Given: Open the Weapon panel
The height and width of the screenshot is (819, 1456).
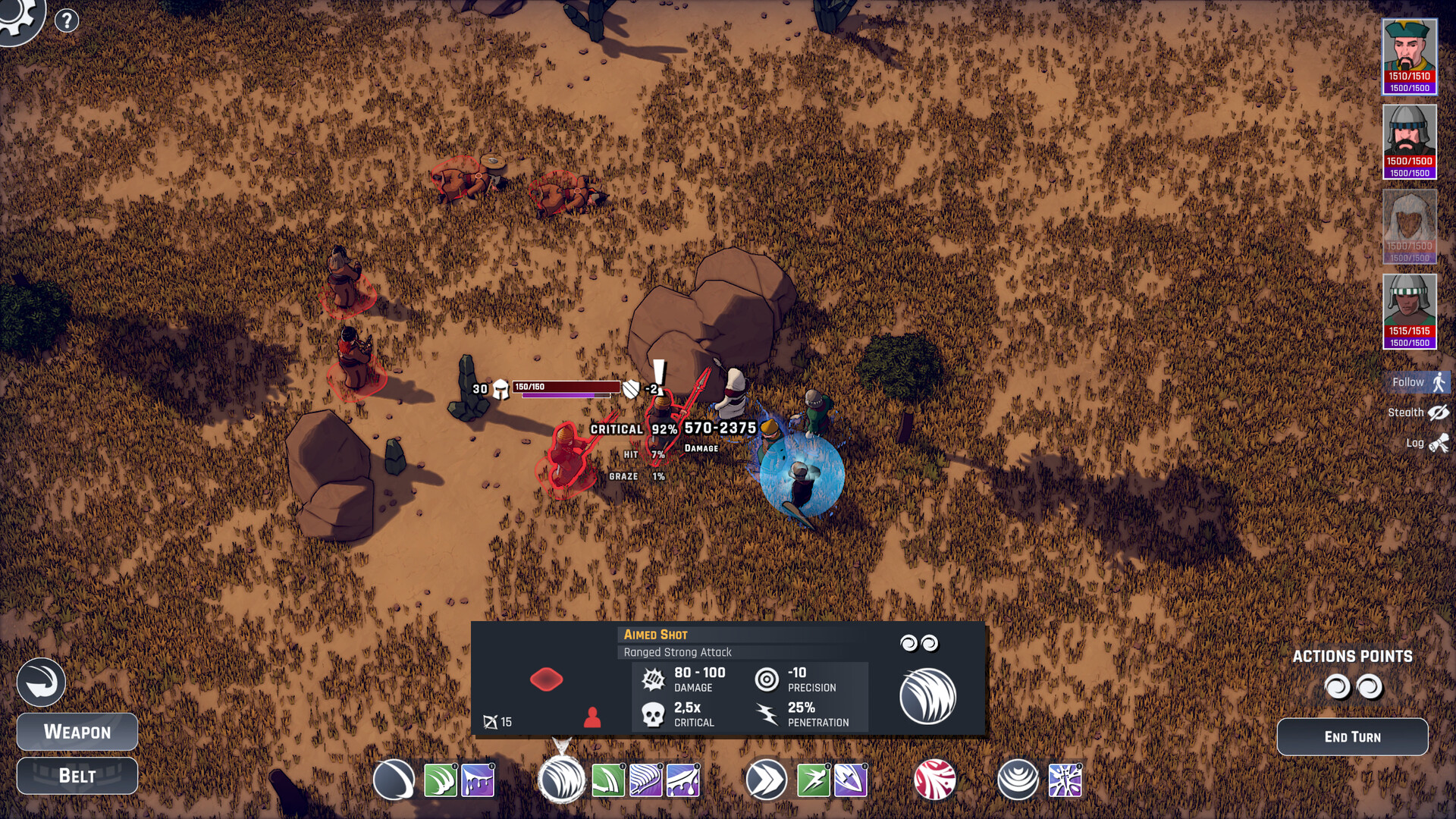Looking at the screenshot, I should (x=77, y=732).
